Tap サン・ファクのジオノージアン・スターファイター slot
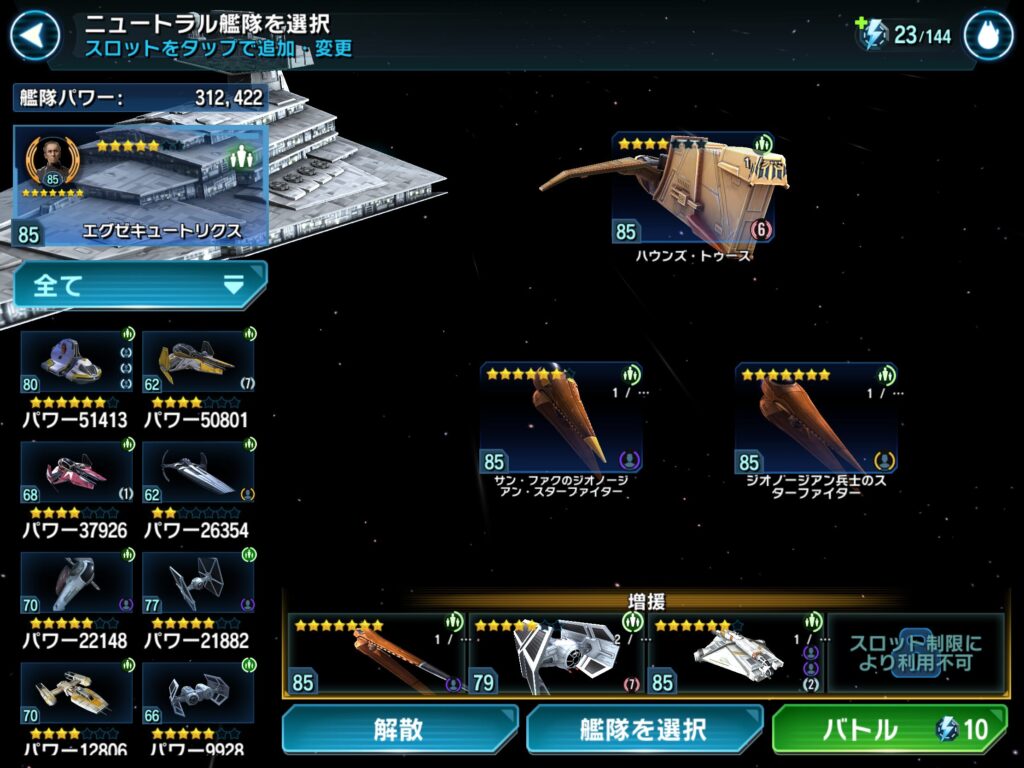The width and height of the screenshot is (1024, 768). tap(561, 418)
